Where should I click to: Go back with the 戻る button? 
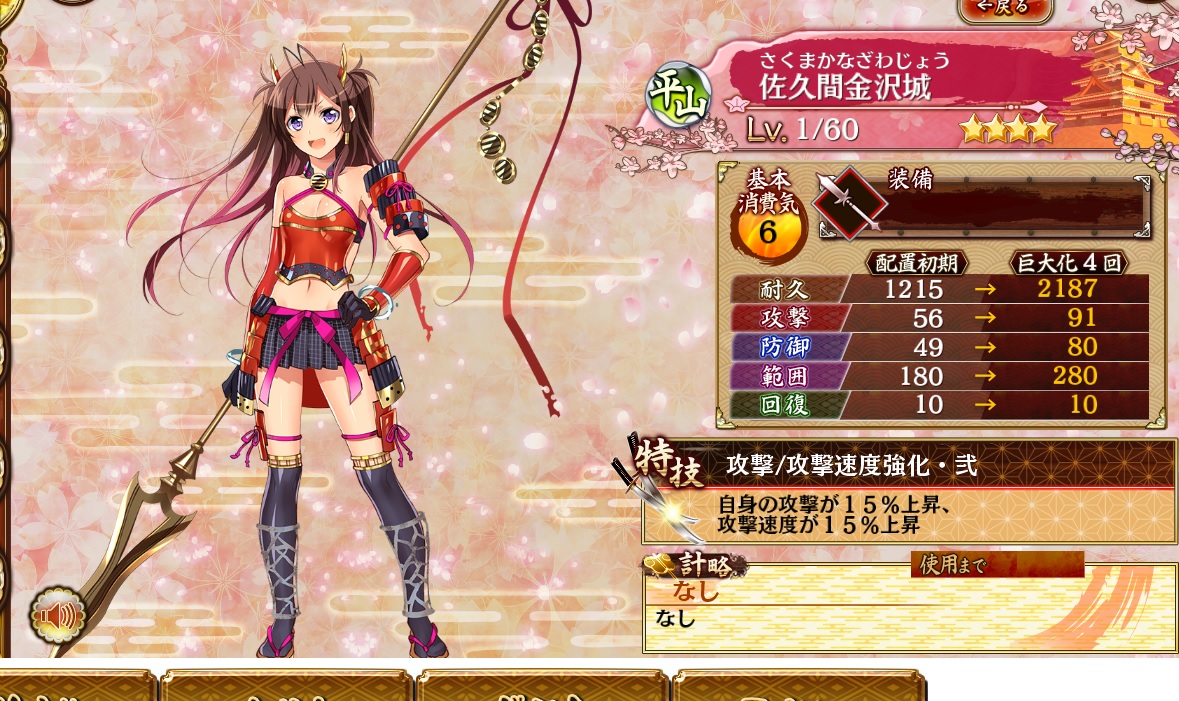point(1004,8)
